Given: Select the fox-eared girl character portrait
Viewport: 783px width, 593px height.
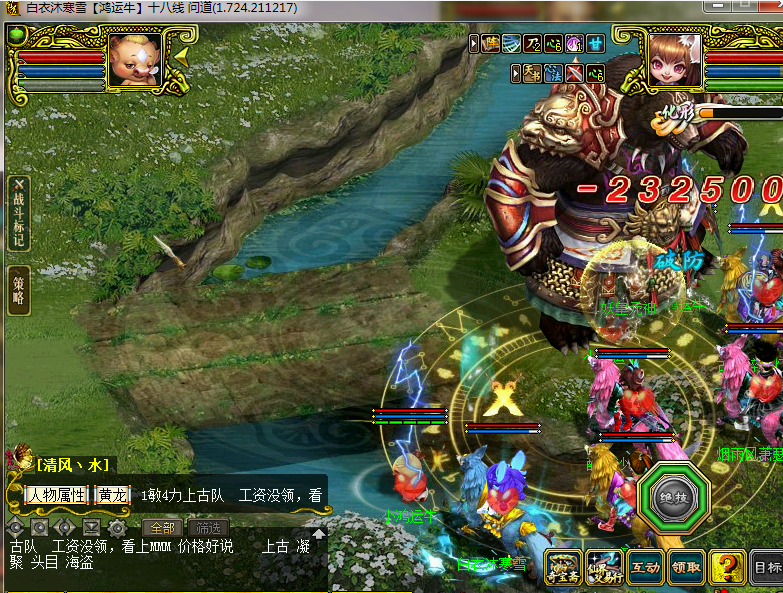Looking at the screenshot, I should pos(675,60).
